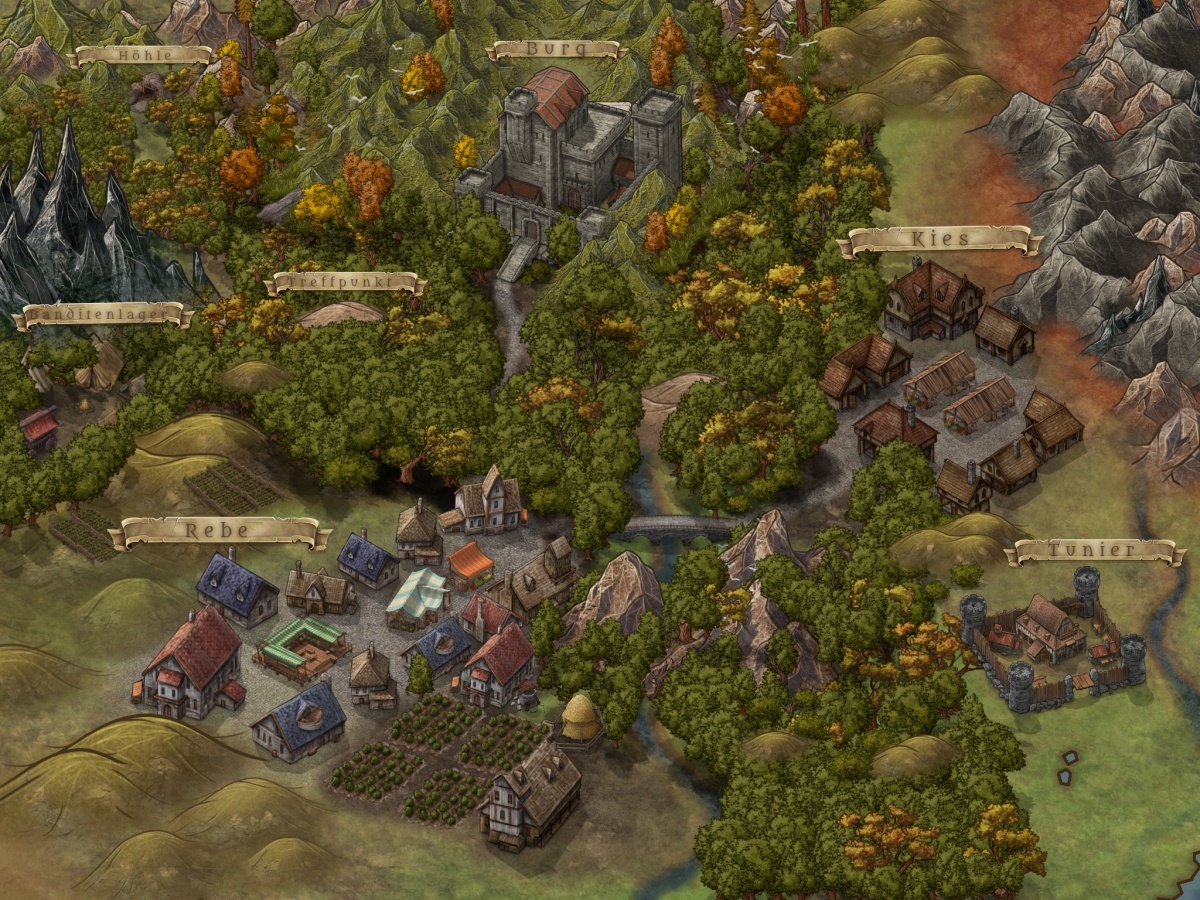1200x900 pixels.
Task: Click the Rebe town banner
Action: pos(218,531)
